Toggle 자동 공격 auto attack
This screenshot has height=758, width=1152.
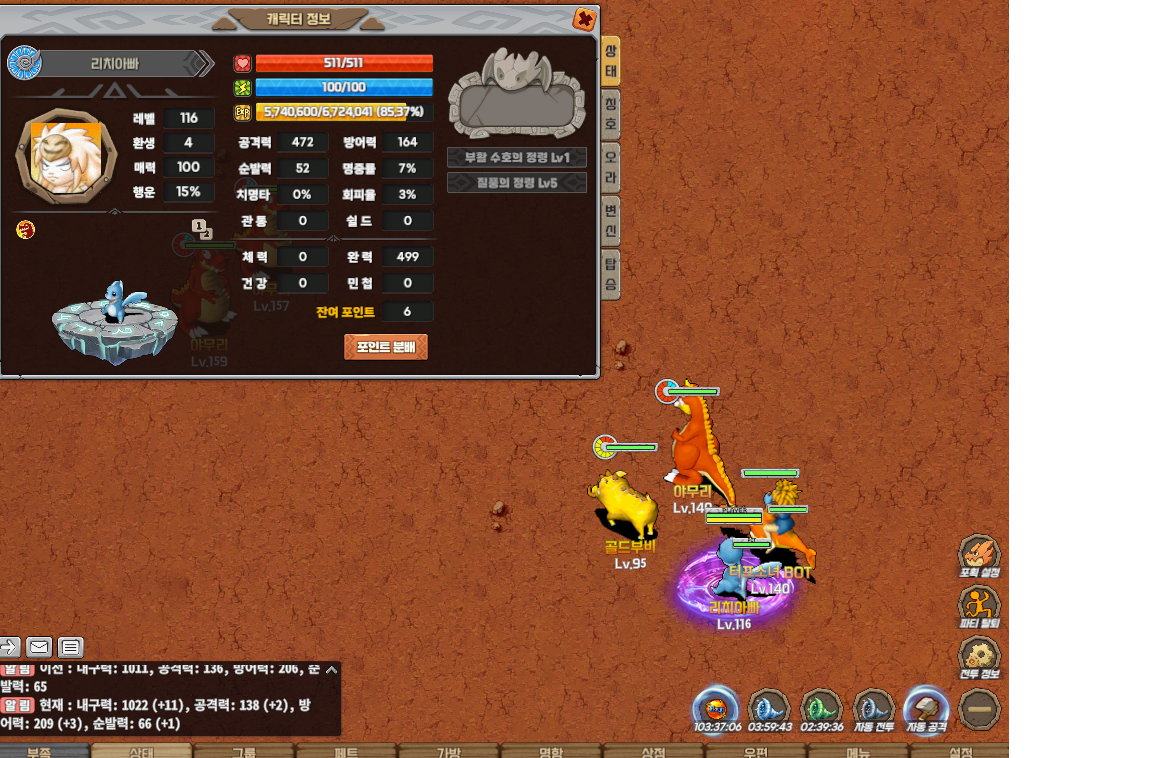point(925,709)
